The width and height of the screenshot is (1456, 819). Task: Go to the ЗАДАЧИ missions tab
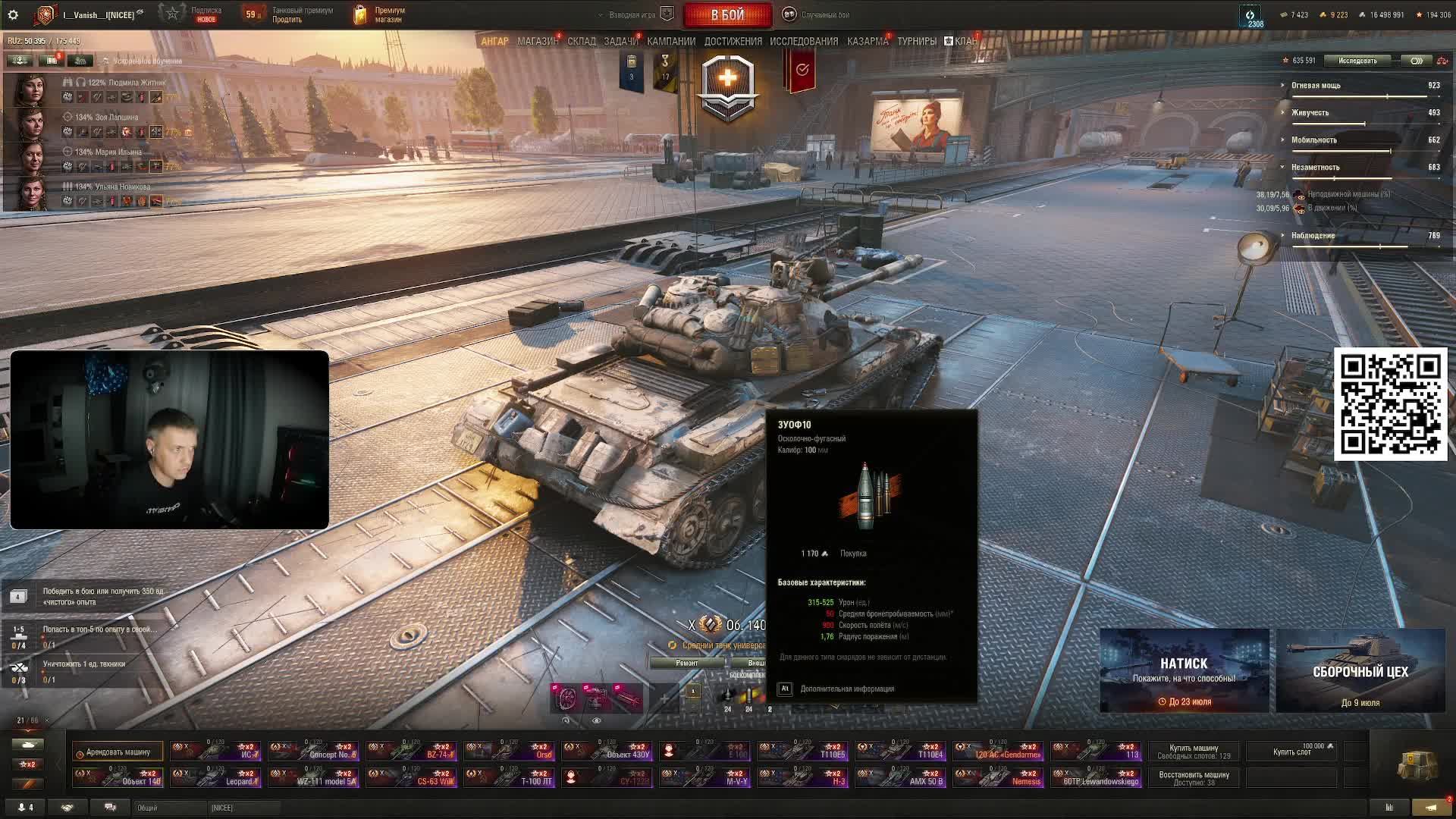(620, 41)
